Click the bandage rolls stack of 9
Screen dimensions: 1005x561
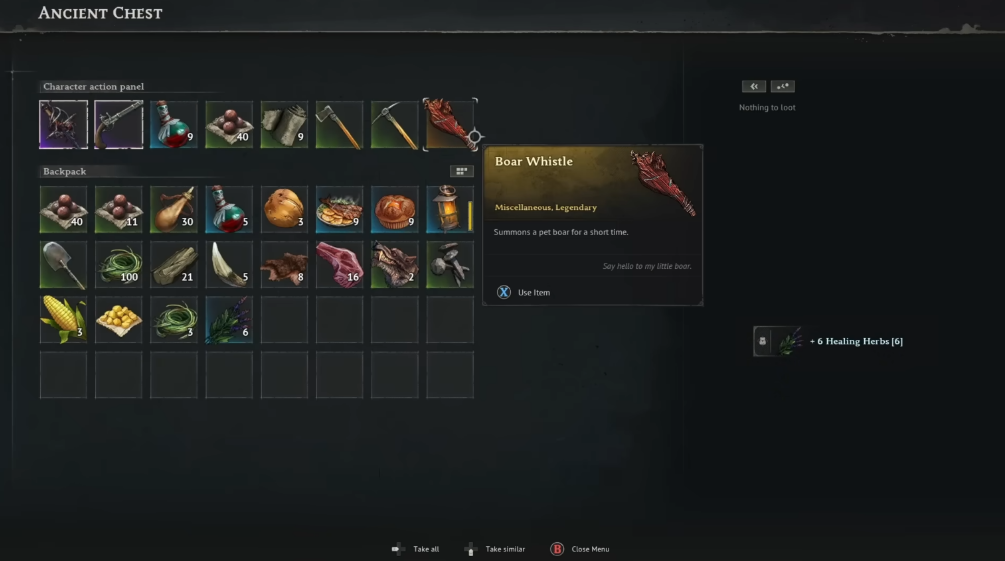284,124
